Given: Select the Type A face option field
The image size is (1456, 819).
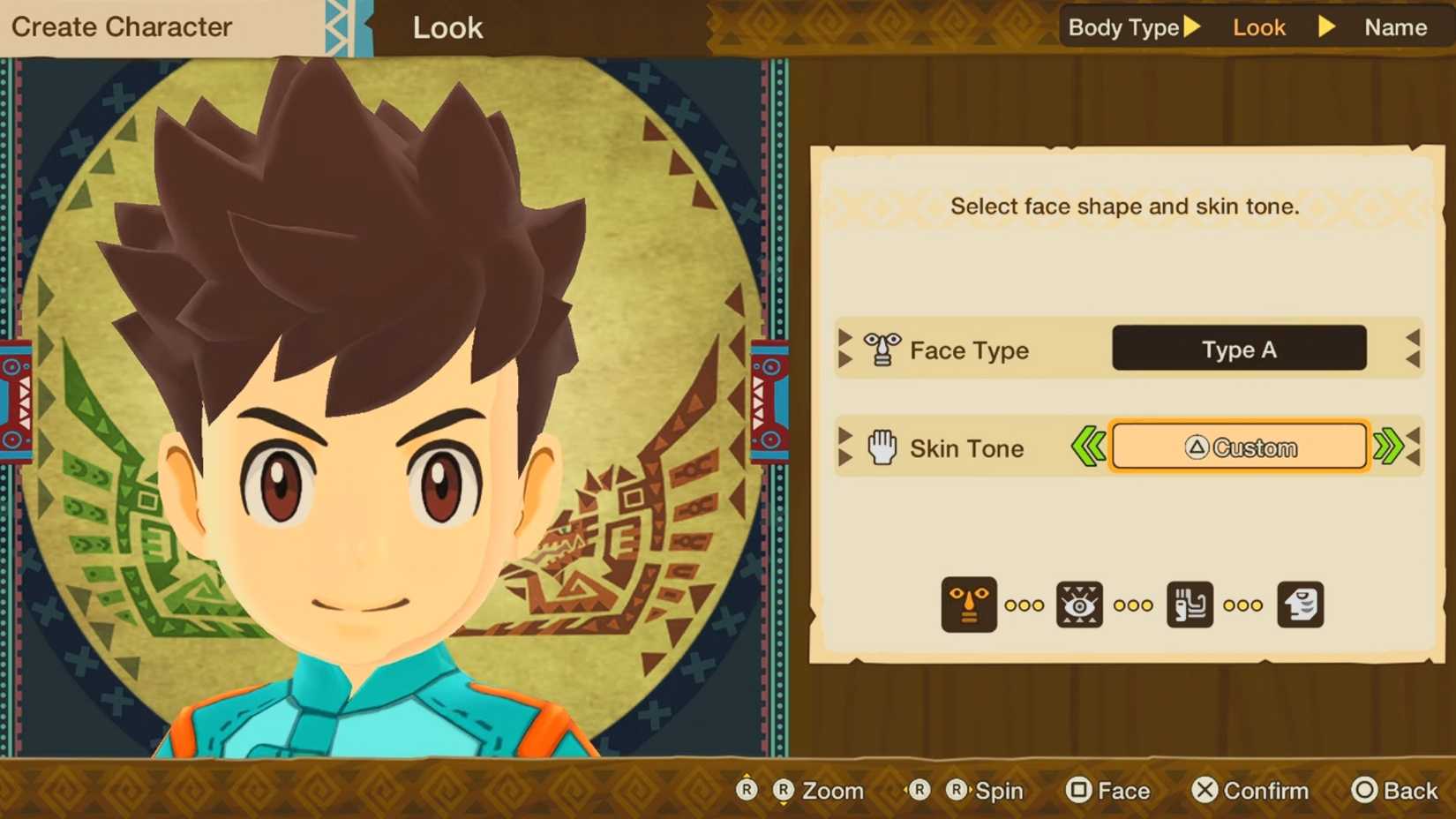Looking at the screenshot, I should [1238, 349].
